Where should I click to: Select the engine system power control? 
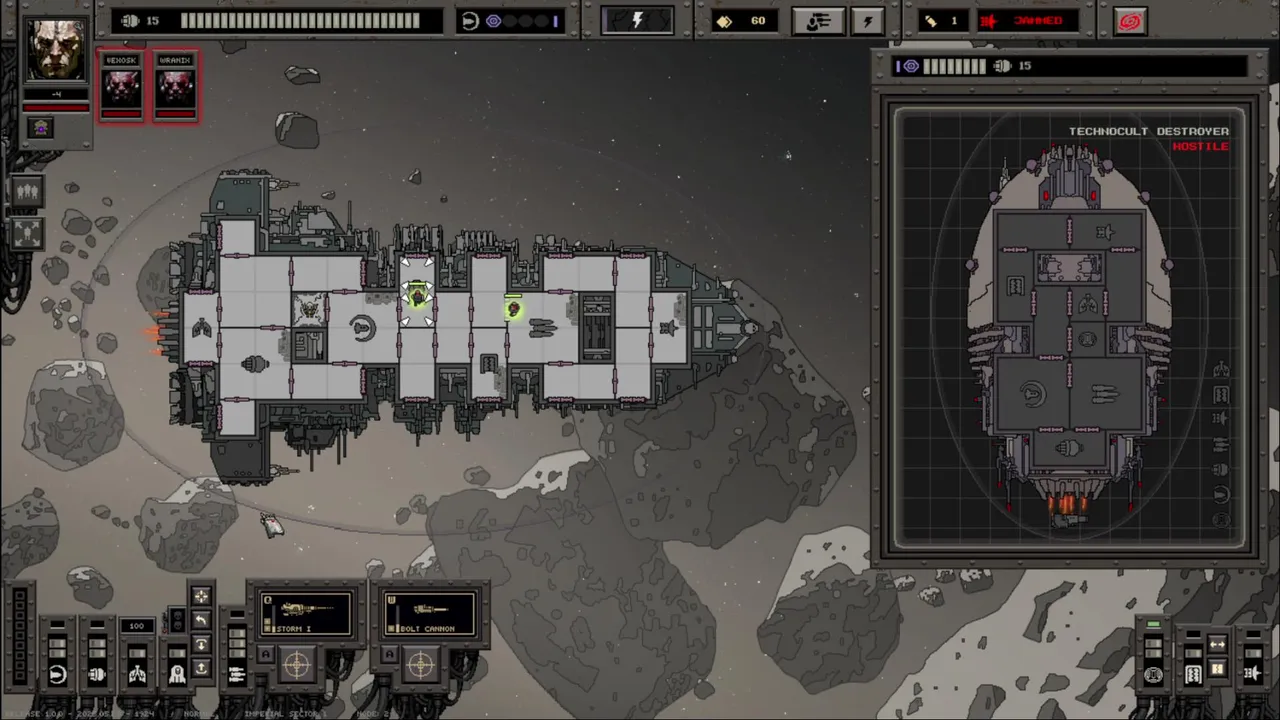tap(97, 675)
